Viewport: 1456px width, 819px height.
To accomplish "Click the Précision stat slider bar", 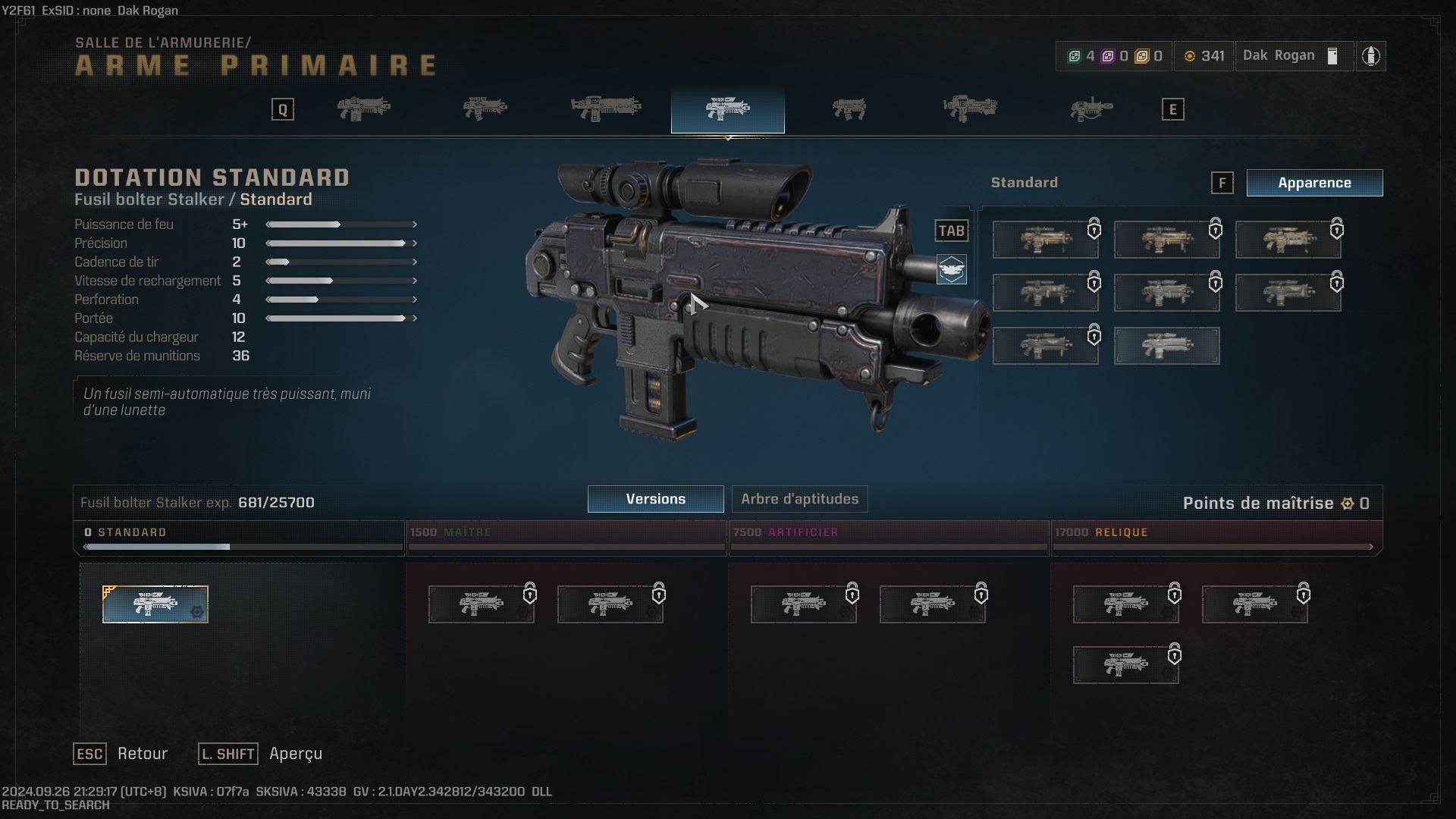I will coord(340,243).
